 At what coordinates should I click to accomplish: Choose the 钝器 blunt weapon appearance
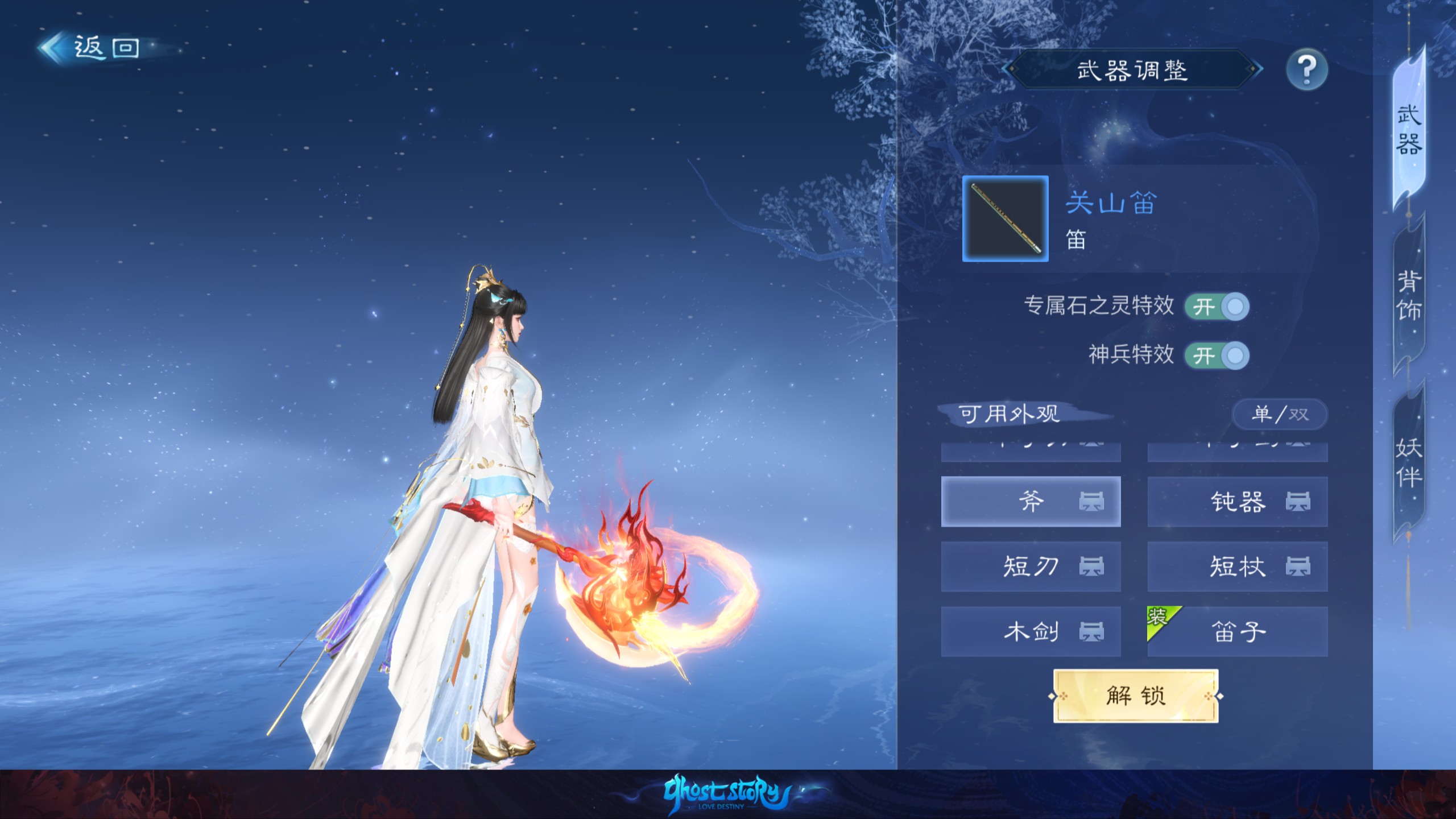[x=1238, y=502]
